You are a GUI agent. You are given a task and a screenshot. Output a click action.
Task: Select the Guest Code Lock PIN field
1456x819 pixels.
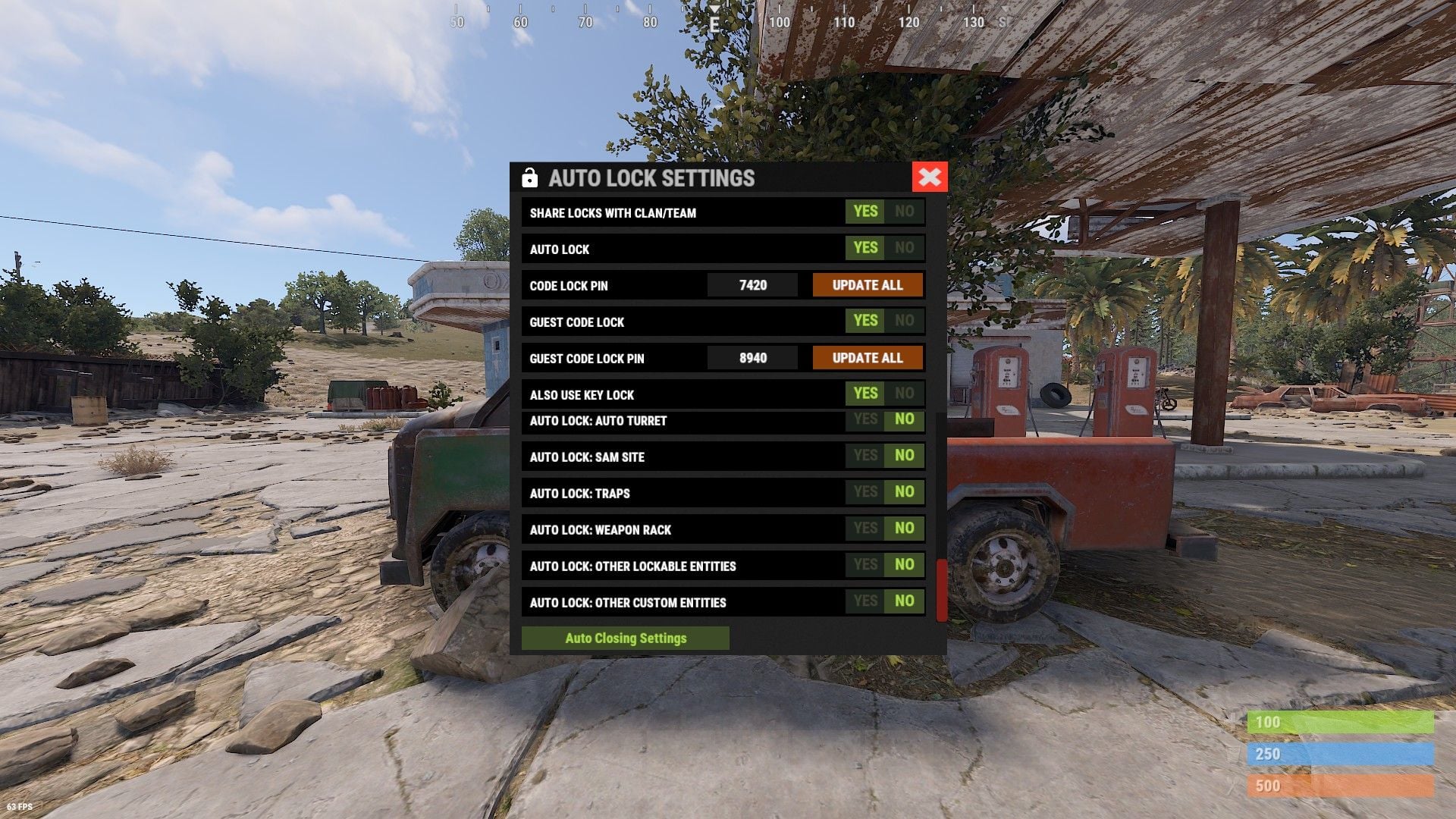click(x=752, y=358)
